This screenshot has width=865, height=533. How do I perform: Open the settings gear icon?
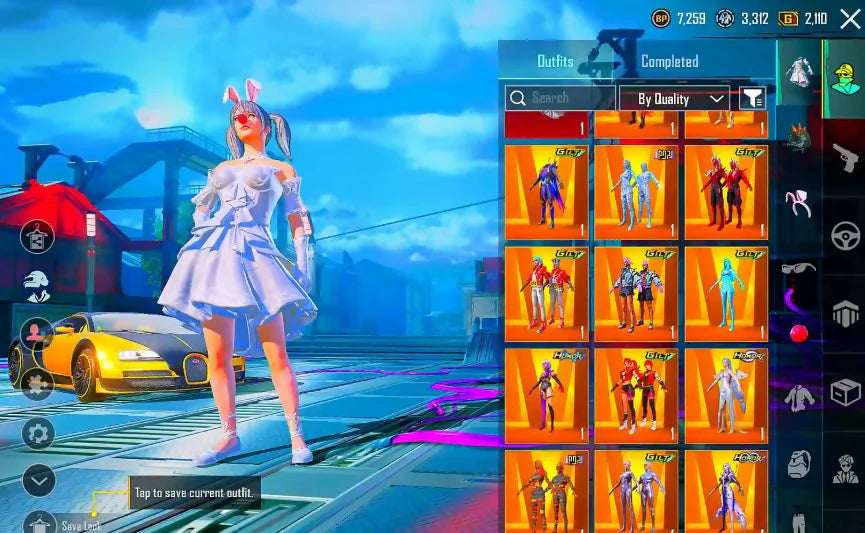(38, 433)
